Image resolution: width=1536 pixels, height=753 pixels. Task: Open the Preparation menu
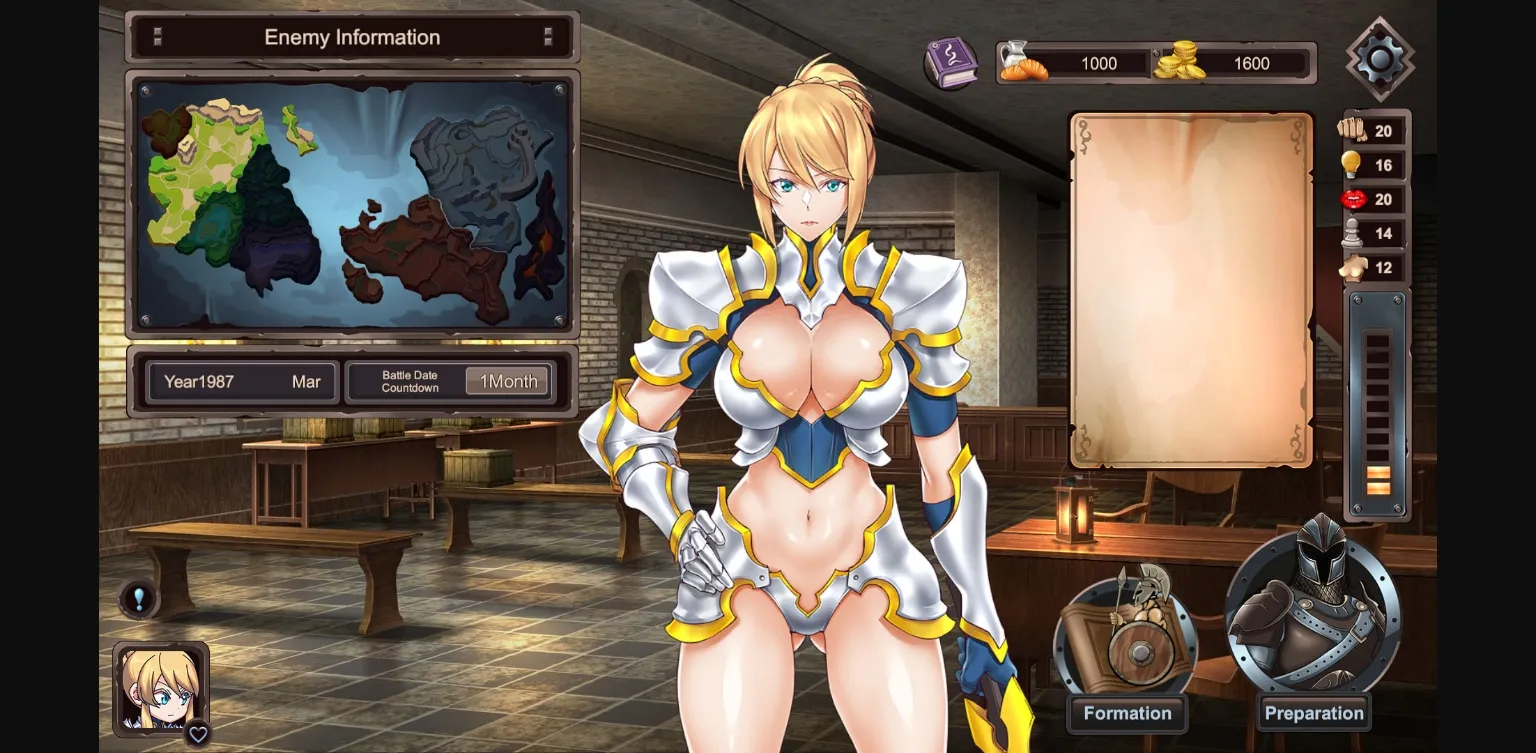coord(1313,713)
